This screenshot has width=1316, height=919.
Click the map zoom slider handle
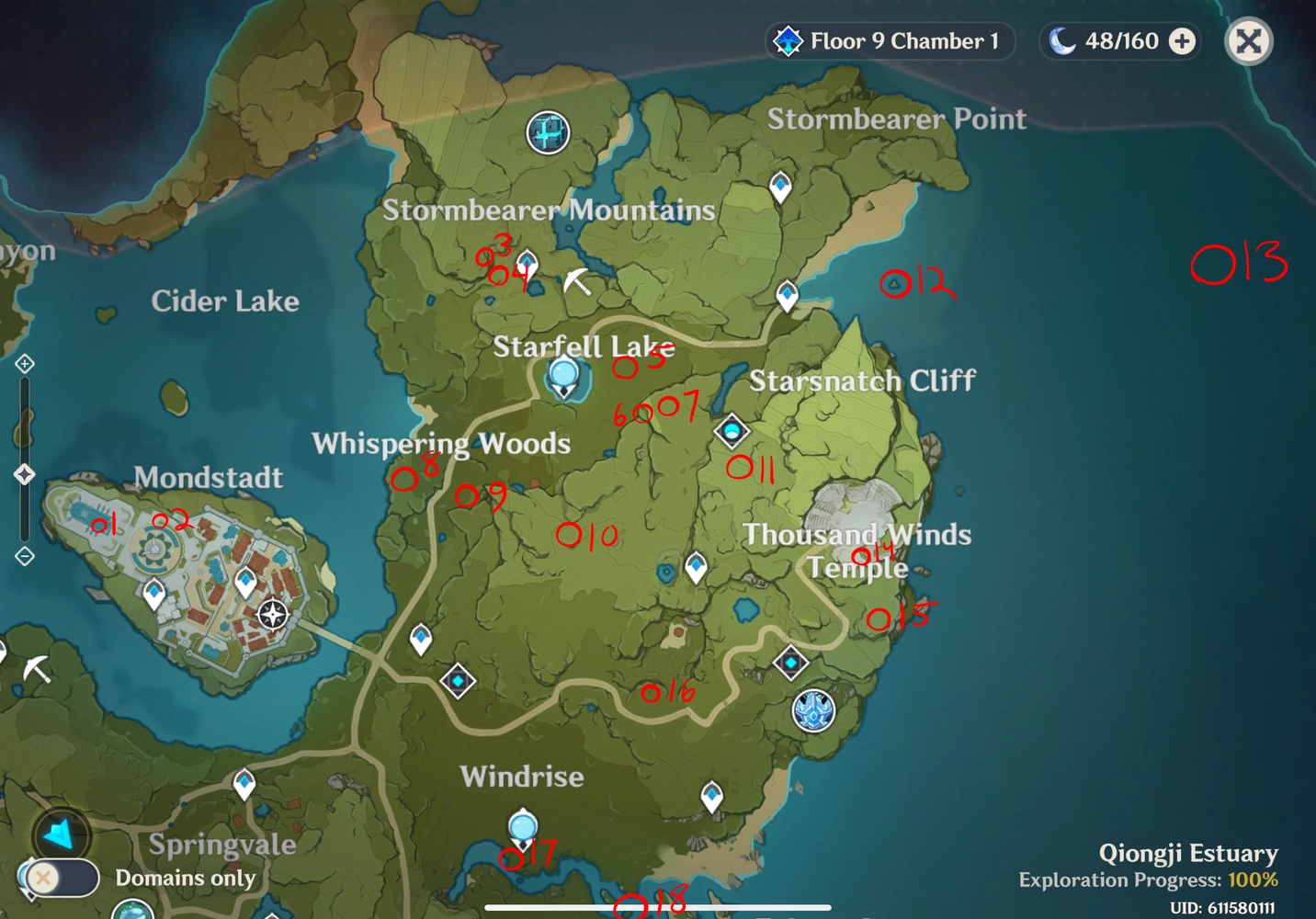tap(25, 475)
